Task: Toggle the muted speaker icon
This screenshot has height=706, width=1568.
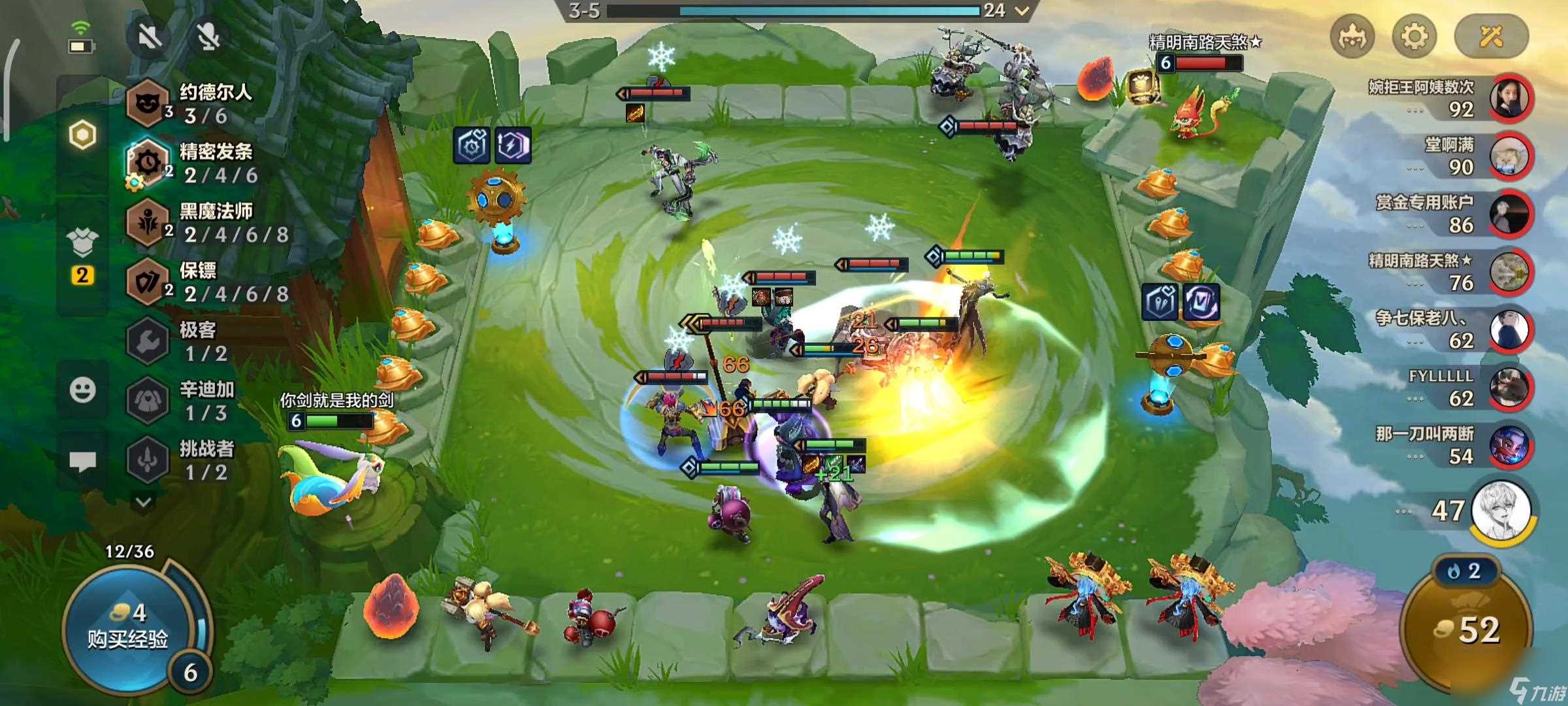Action: tap(150, 36)
